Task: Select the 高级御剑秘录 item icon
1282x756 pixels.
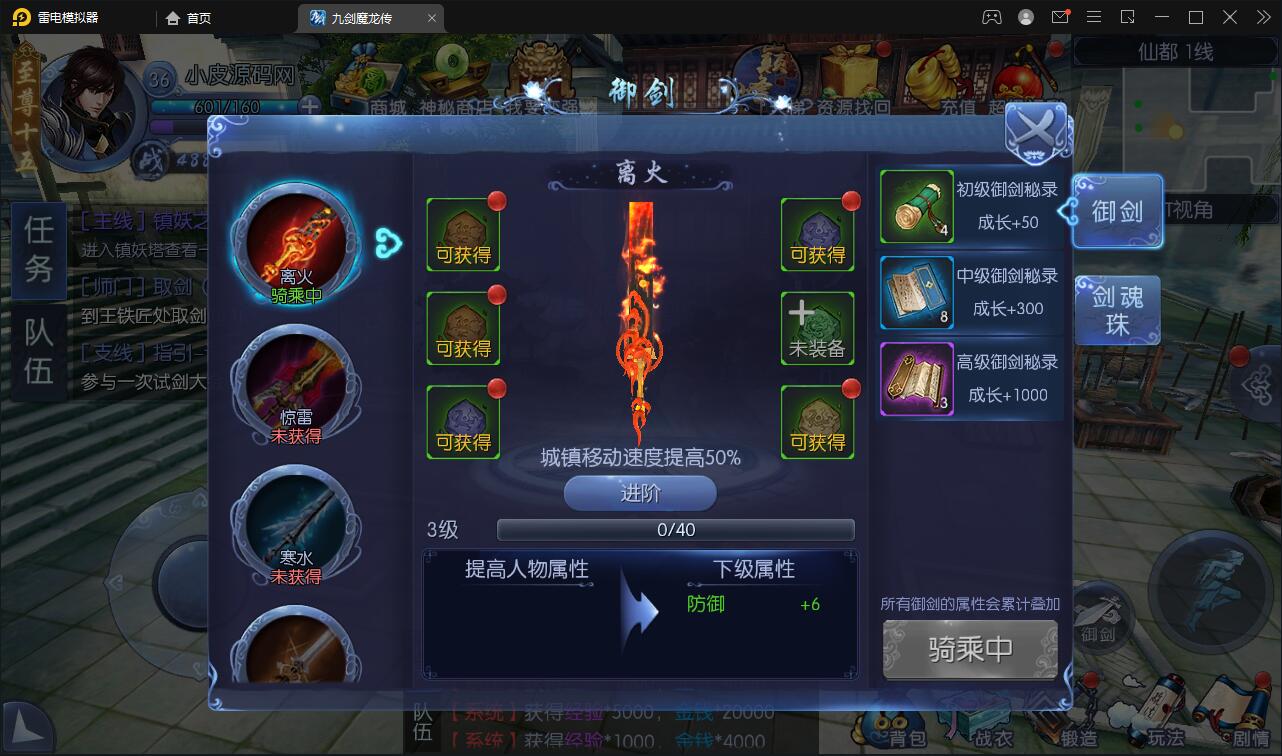Action: tap(916, 379)
